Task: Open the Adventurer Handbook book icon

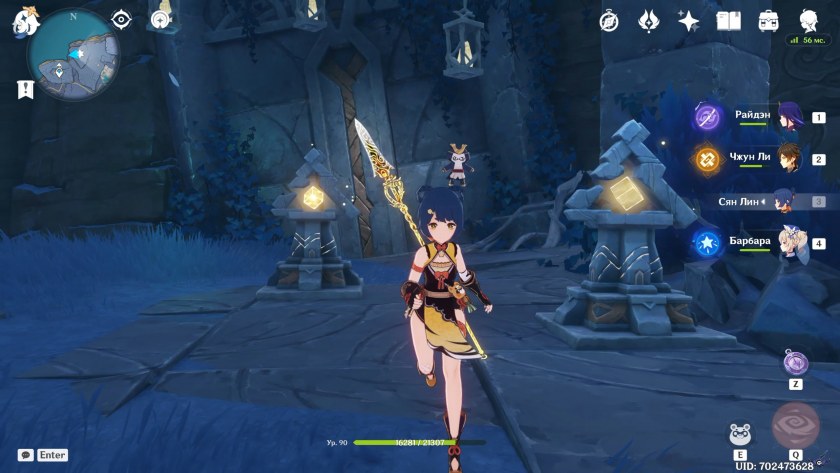Action: 728,20
